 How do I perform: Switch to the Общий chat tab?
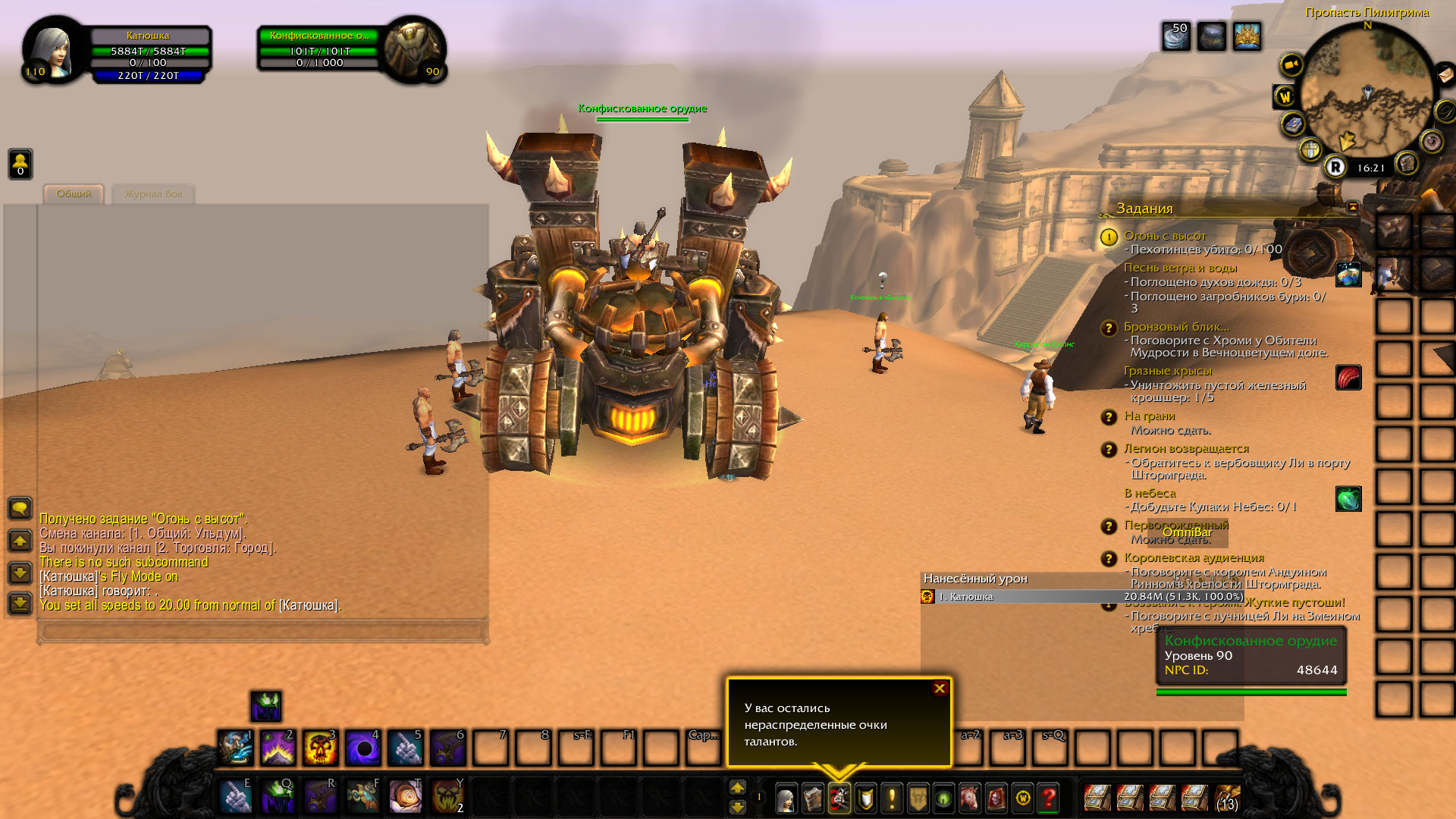pos(74,194)
